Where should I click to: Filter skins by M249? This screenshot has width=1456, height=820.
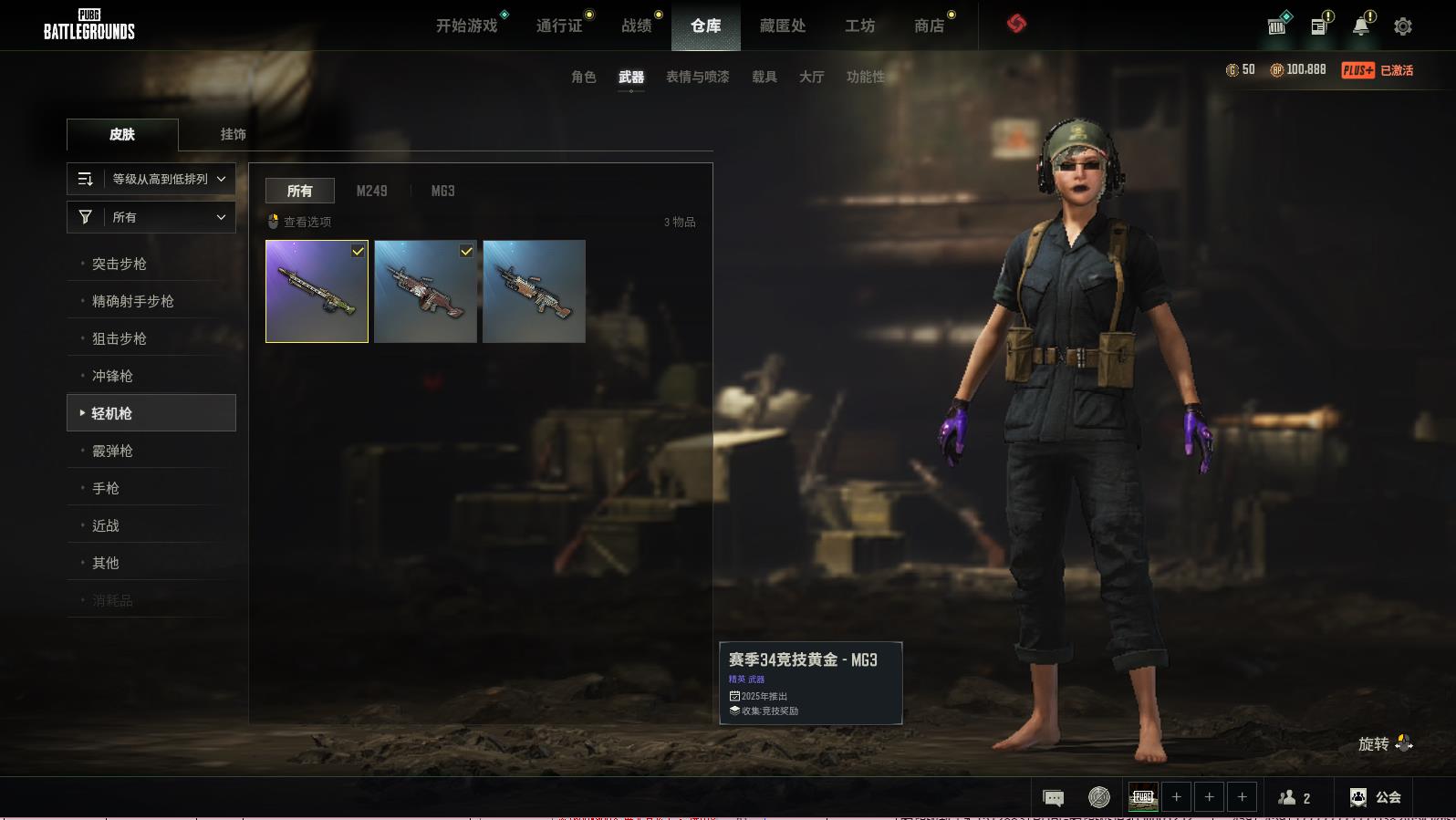(371, 191)
